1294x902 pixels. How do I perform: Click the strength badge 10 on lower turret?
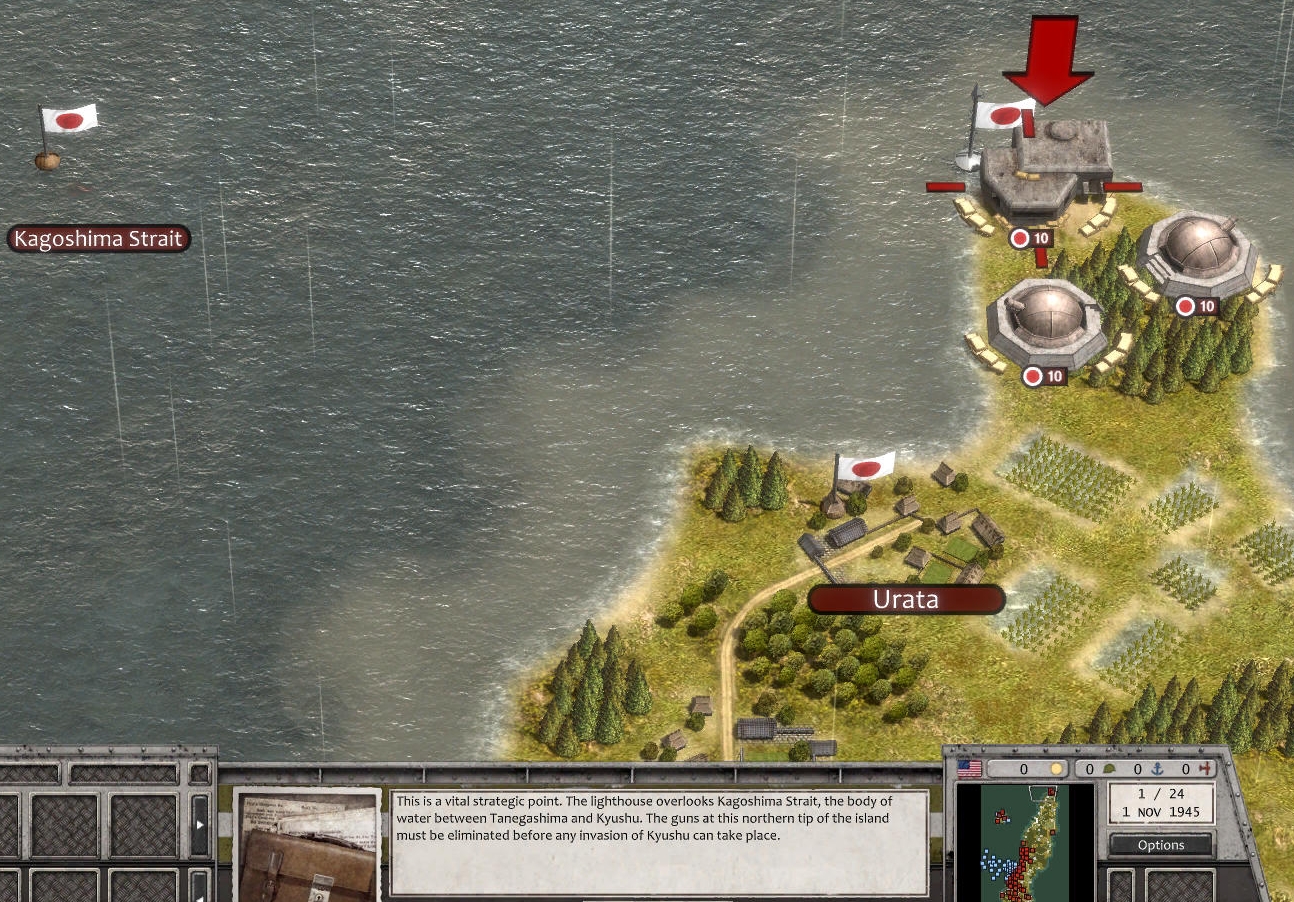pyautogui.click(x=1043, y=377)
